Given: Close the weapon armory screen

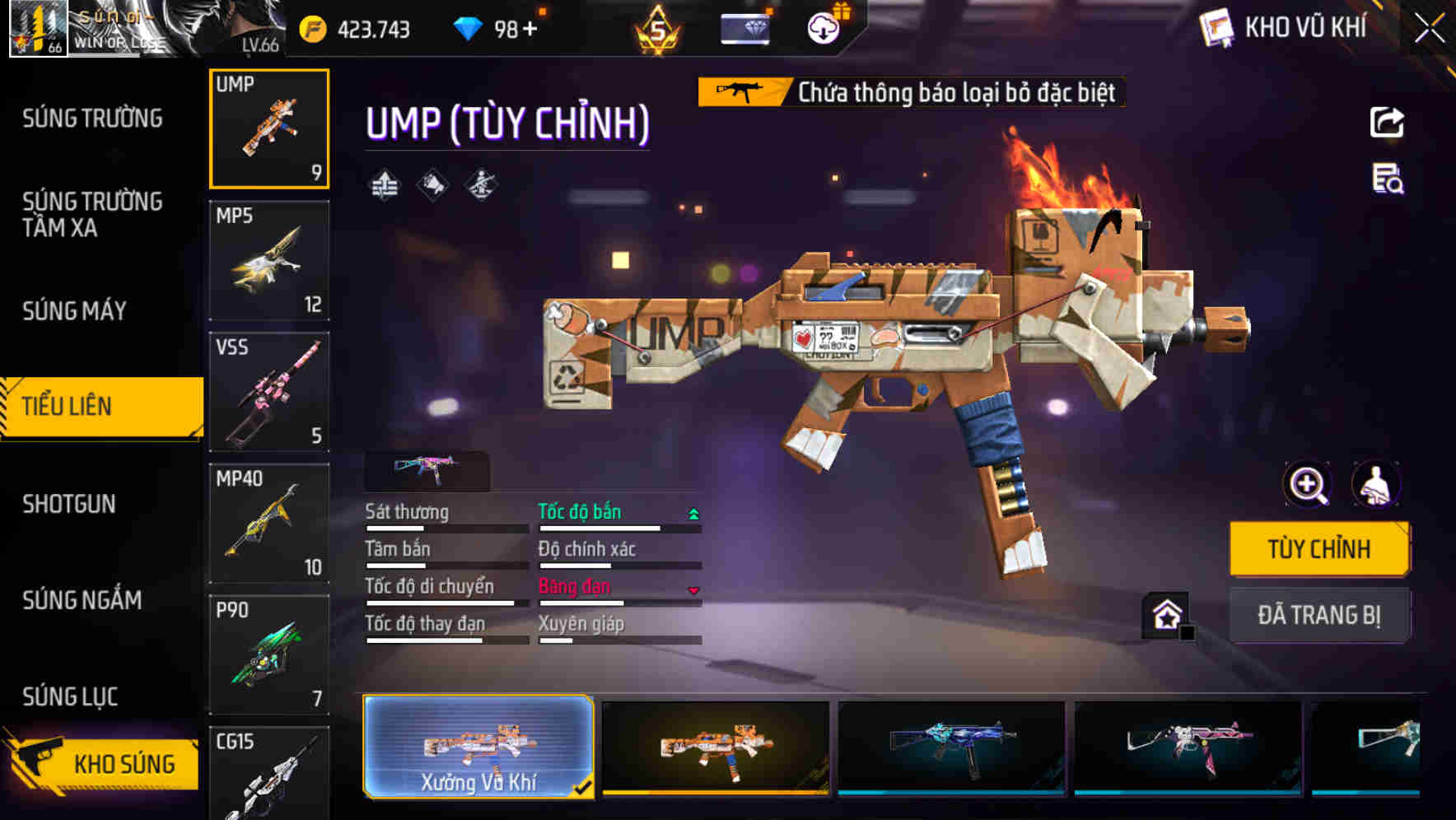Looking at the screenshot, I should (1429, 29).
